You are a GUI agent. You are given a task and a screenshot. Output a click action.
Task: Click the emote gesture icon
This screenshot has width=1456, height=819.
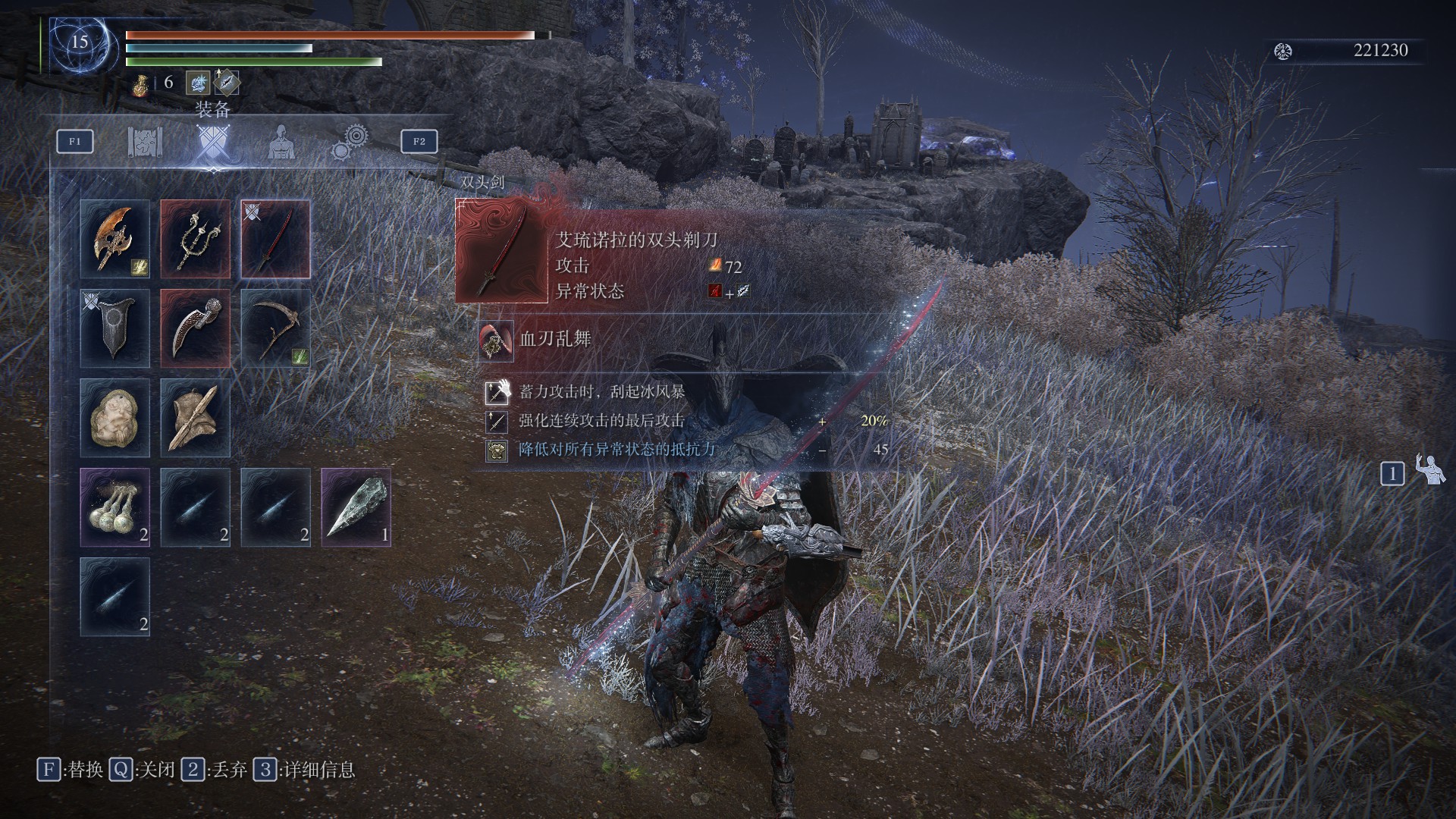tap(1431, 471)
